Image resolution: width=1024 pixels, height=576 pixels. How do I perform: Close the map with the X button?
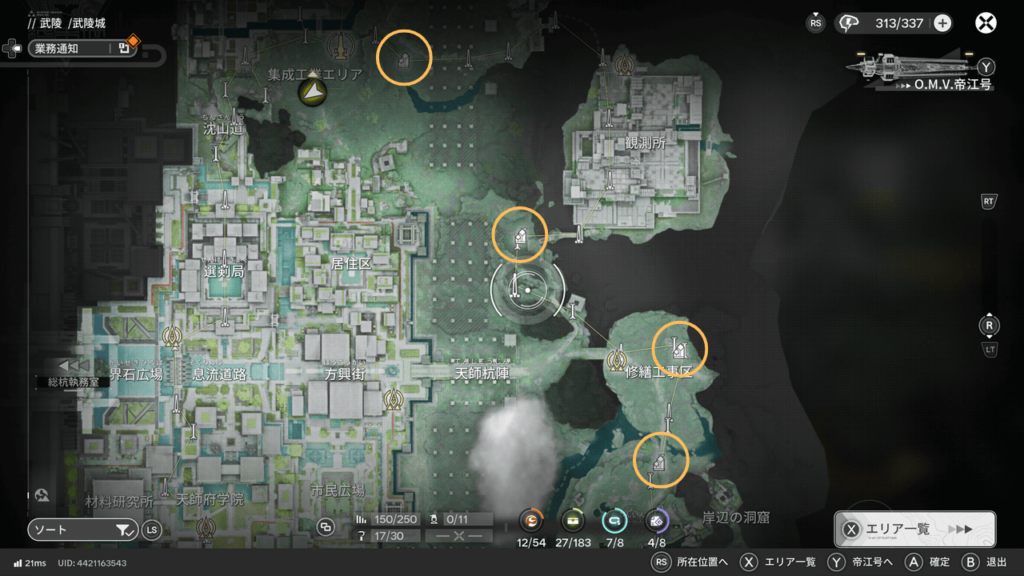point(987,23)
